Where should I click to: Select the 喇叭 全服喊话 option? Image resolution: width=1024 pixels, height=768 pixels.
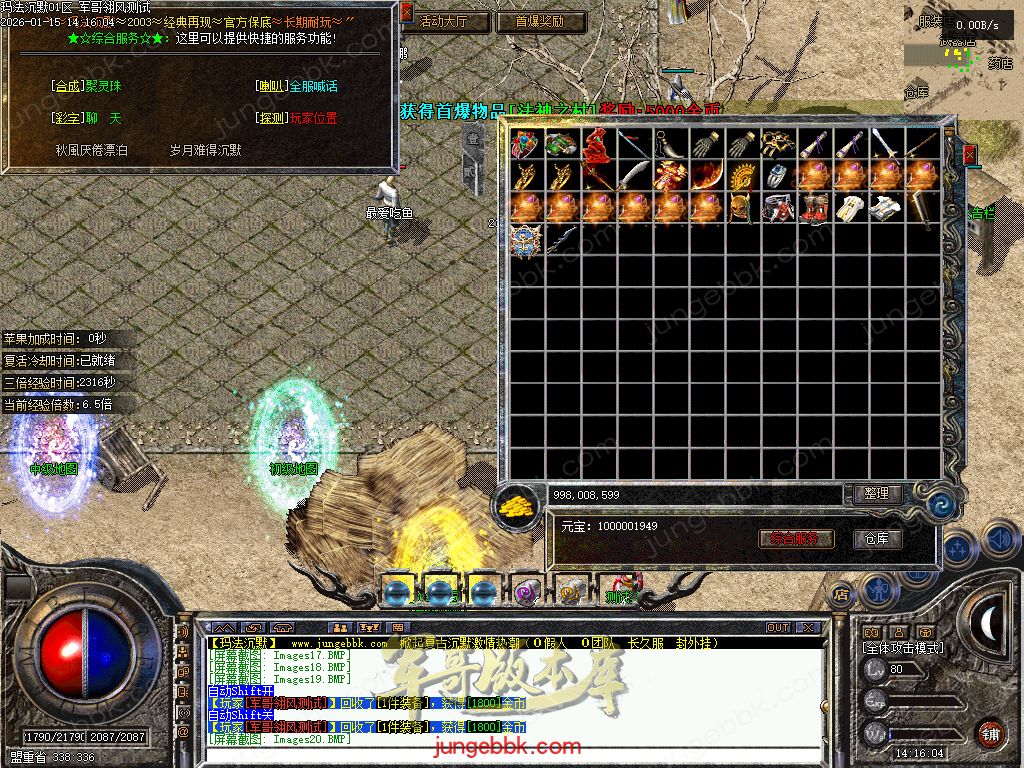tap(296, 87)
